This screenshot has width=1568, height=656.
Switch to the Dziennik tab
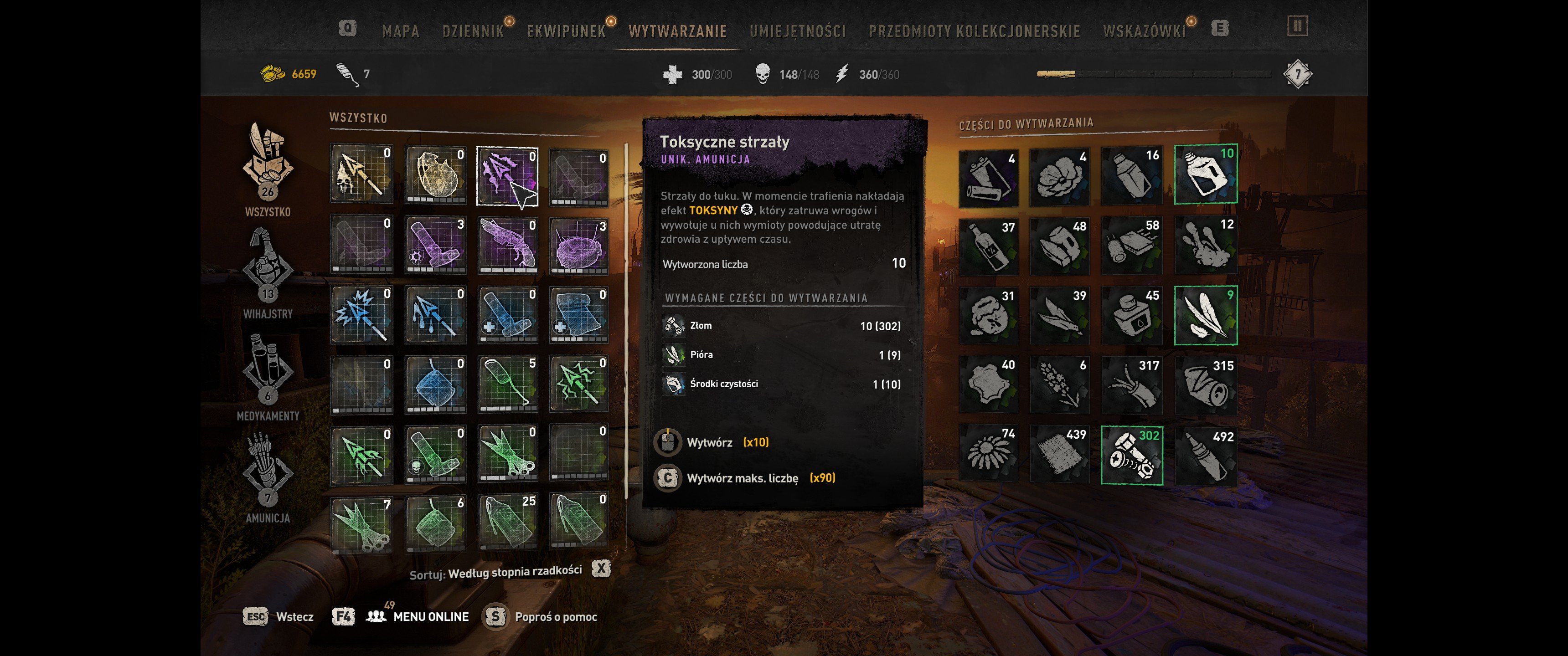473,31
